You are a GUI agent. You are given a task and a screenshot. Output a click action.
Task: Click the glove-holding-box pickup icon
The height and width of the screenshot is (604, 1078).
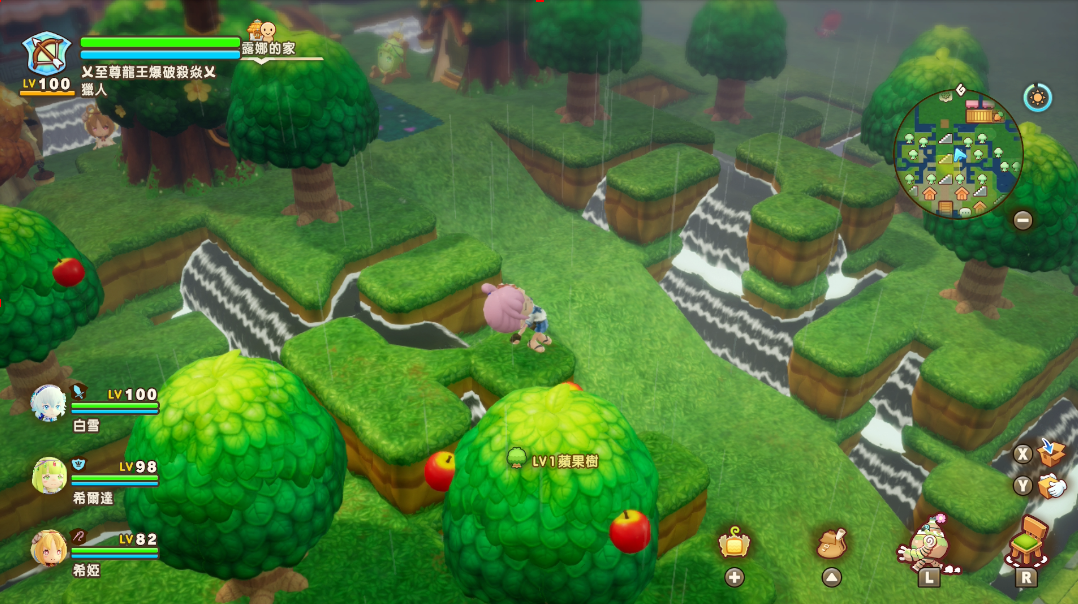pyautogui.click(x=1050, y=486)
